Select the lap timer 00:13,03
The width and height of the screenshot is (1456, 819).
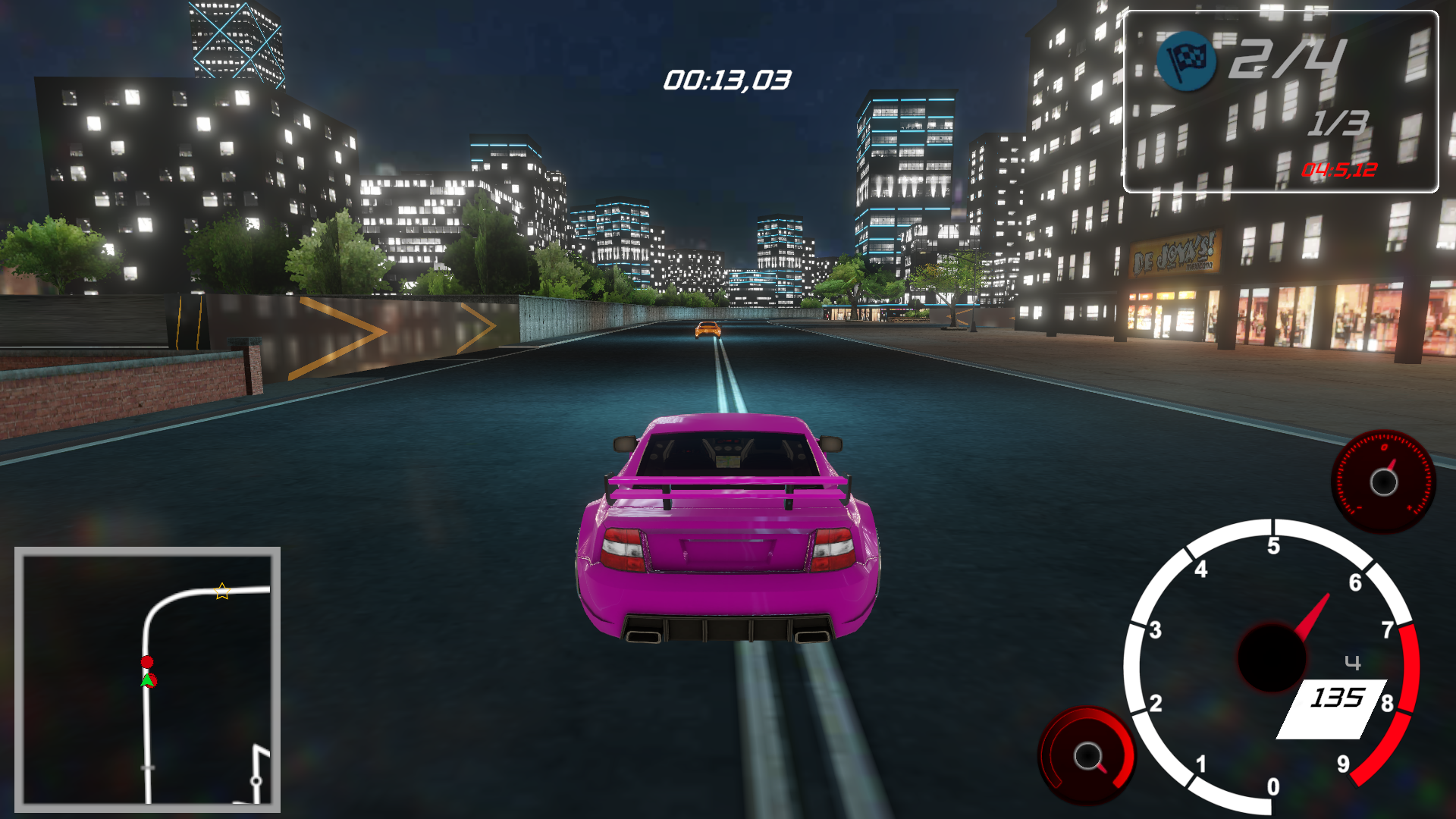click(x=726, y=78)
